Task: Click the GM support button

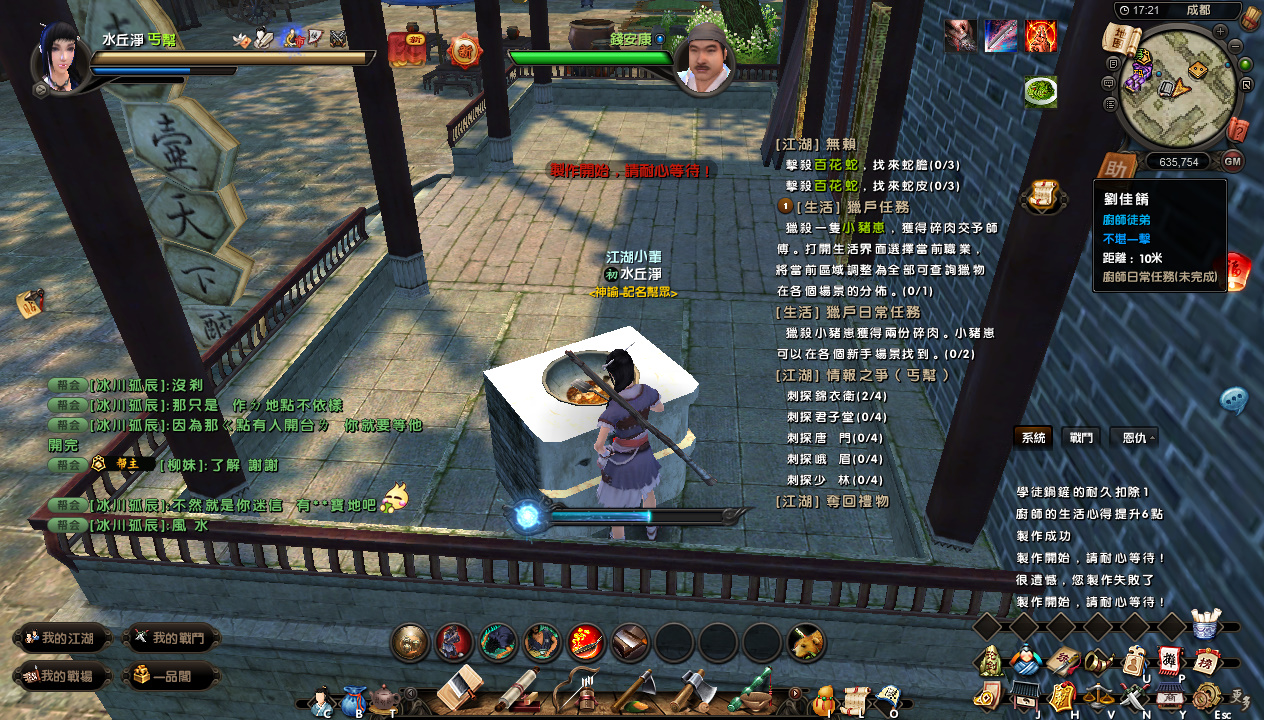Action: (1232, 161)
